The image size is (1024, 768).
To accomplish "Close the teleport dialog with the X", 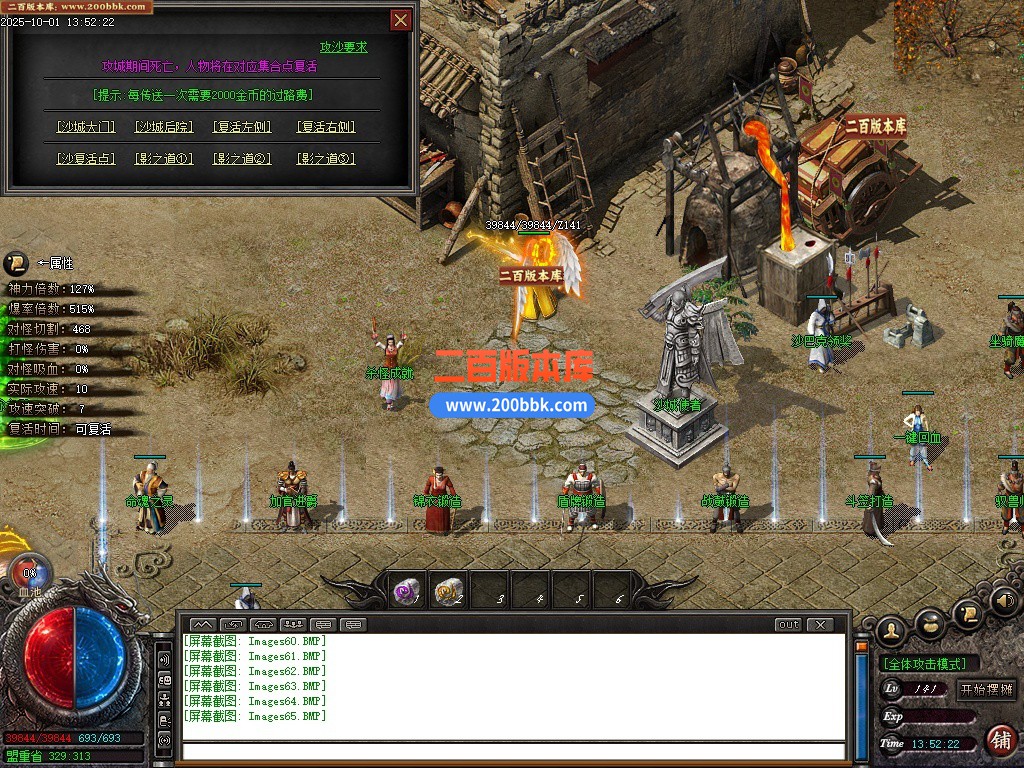I will (x=400, y=20).
